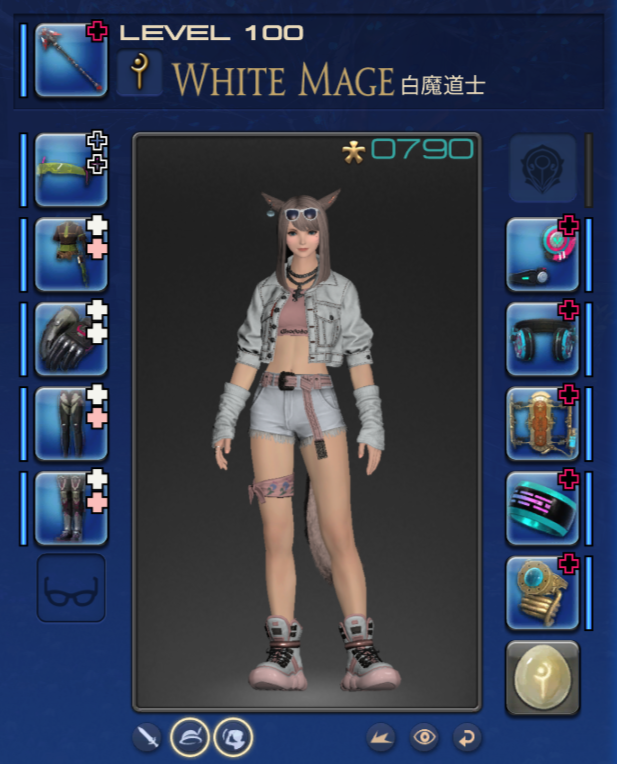Toggle the visor helmet button
Screen dimensions: 617x764
pos(233,738)
